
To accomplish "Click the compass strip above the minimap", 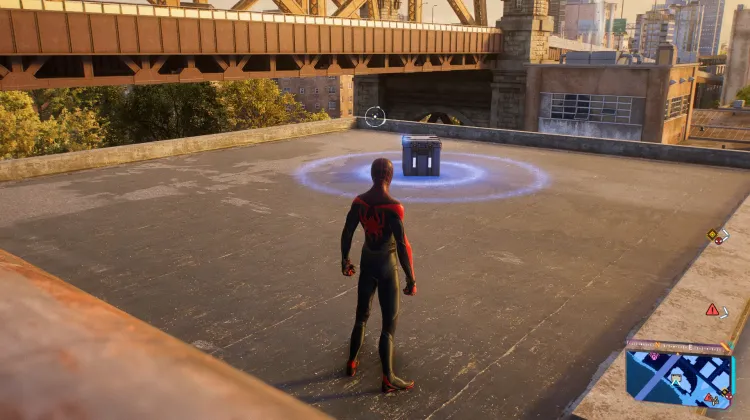I will 678,345.
